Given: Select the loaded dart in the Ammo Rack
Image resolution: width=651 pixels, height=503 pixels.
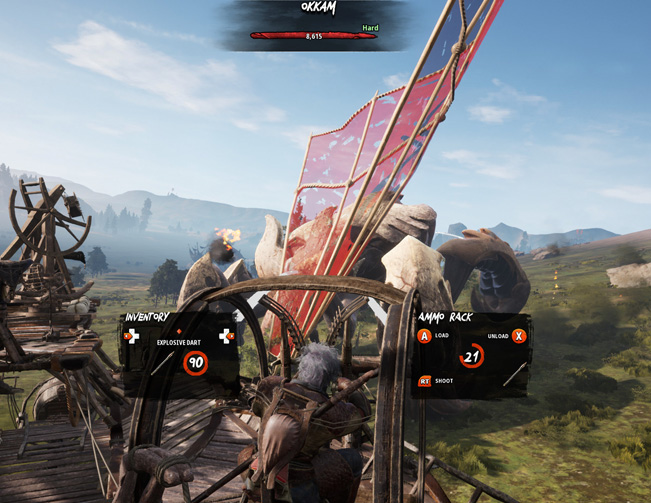Looking at the screenshot, I should click(514, 374).
